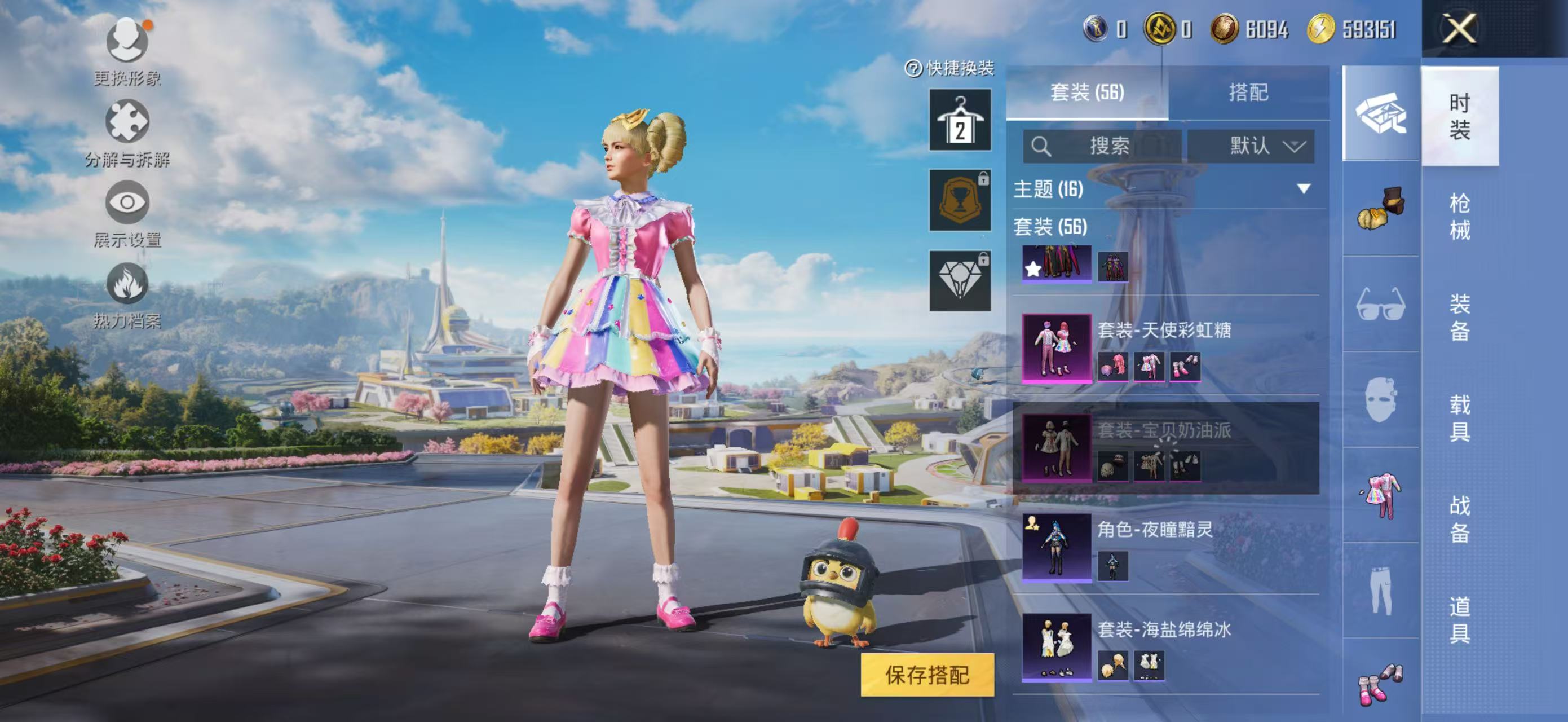1568x722 pixels.
Task: Select the pants category icon
Action: tap(1380, 591)
